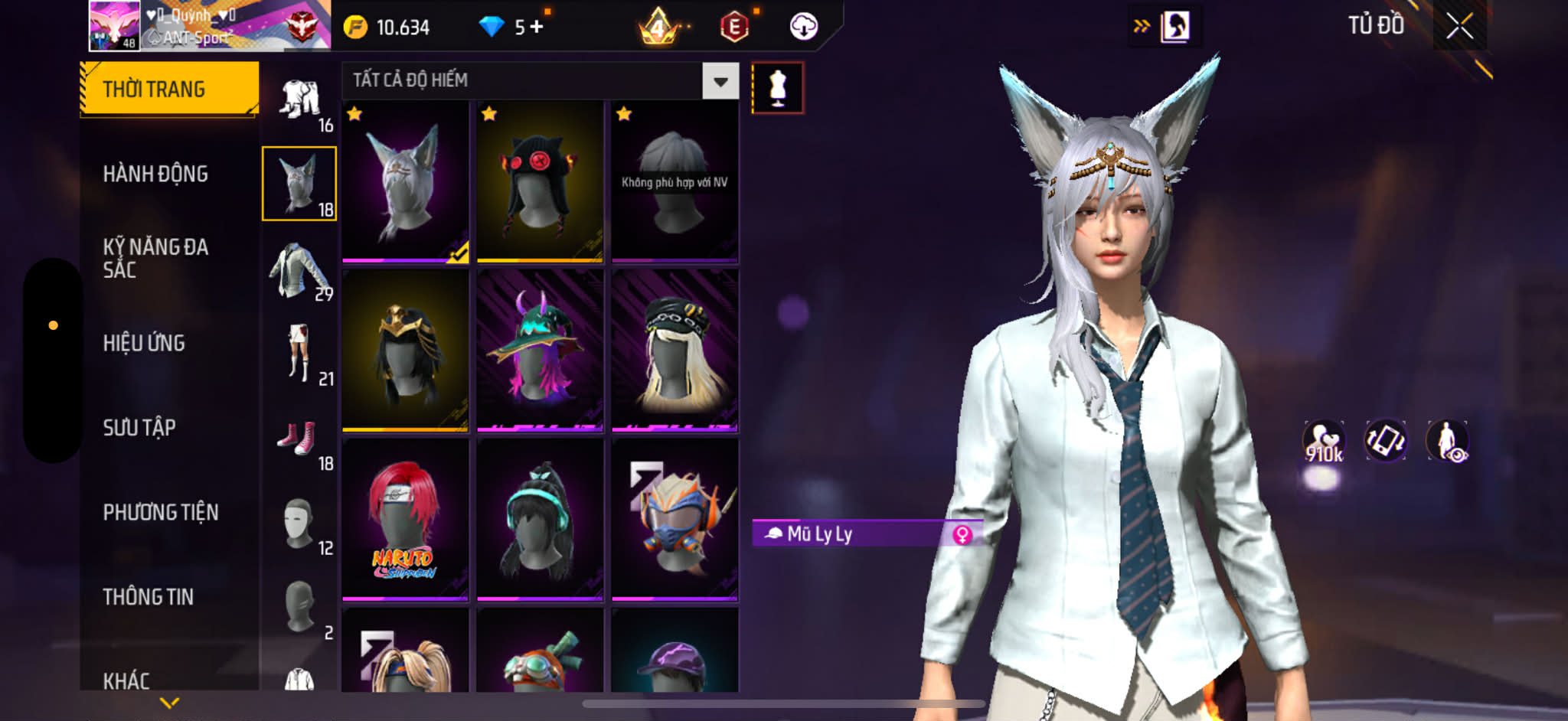Click the mannequin preview button

pos(777,88)
